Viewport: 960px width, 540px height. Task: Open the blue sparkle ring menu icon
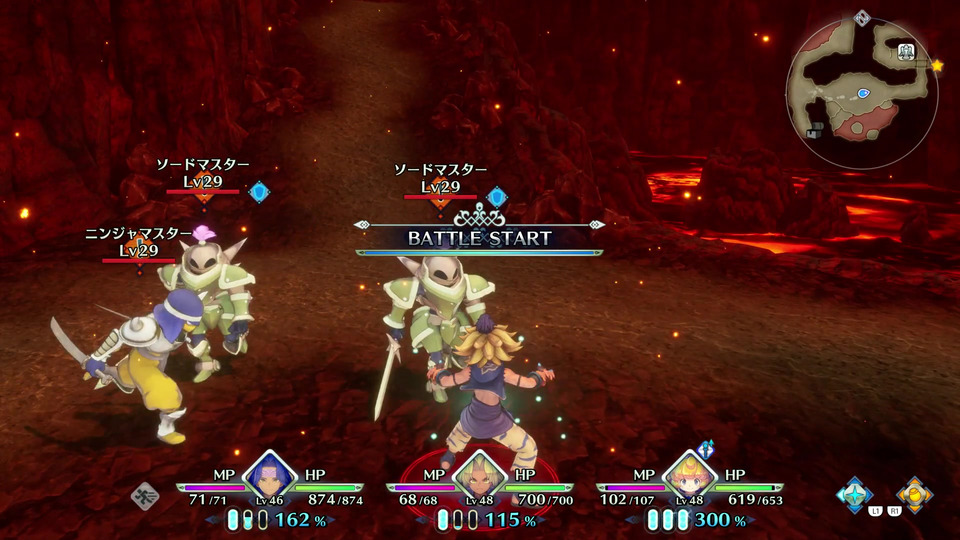tap(855, 494)
